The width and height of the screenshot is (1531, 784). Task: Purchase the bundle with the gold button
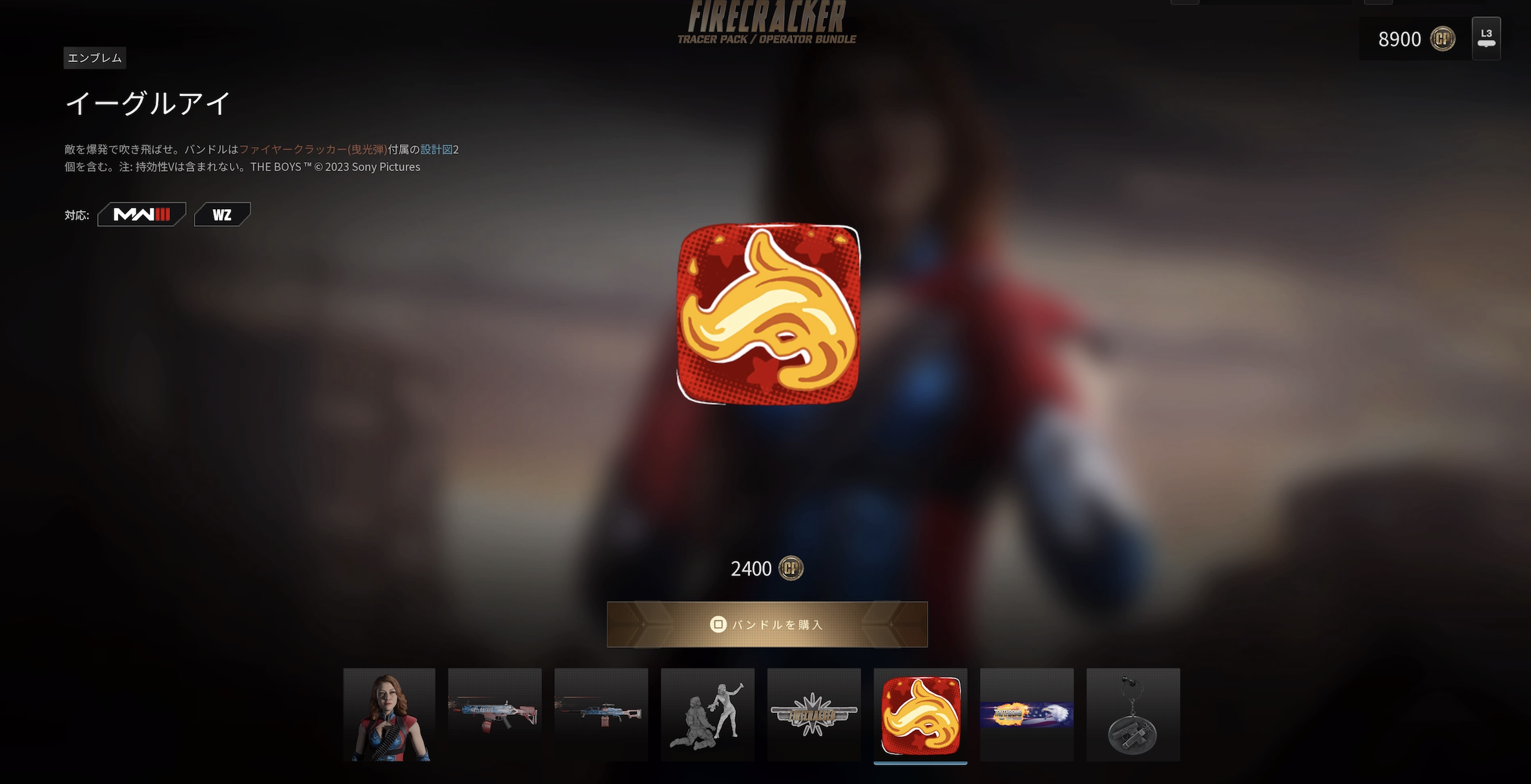click(767, 624)
